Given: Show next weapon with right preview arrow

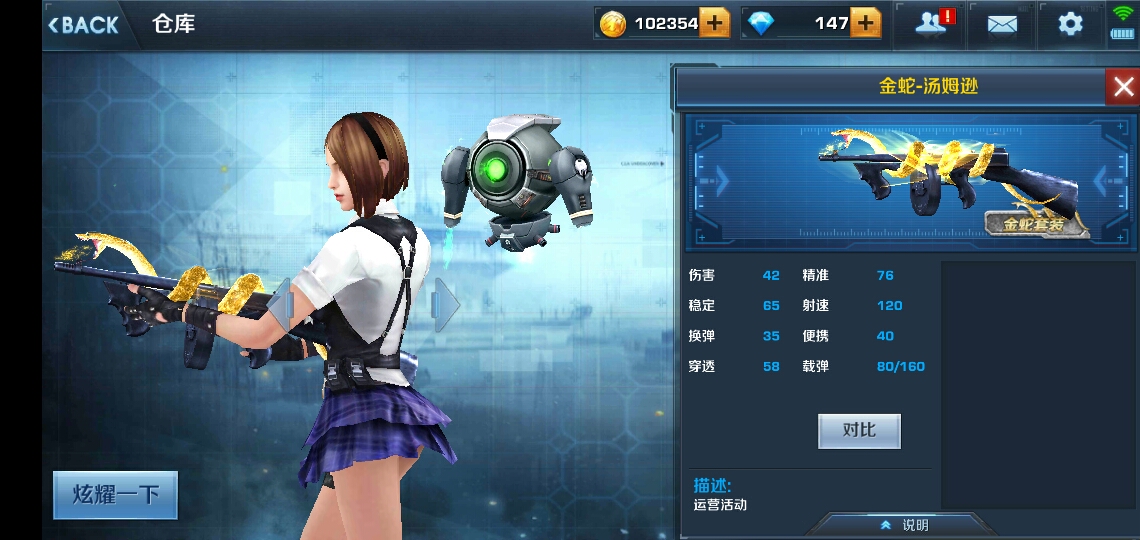Looking at the screenshot, I should 1105,180.
